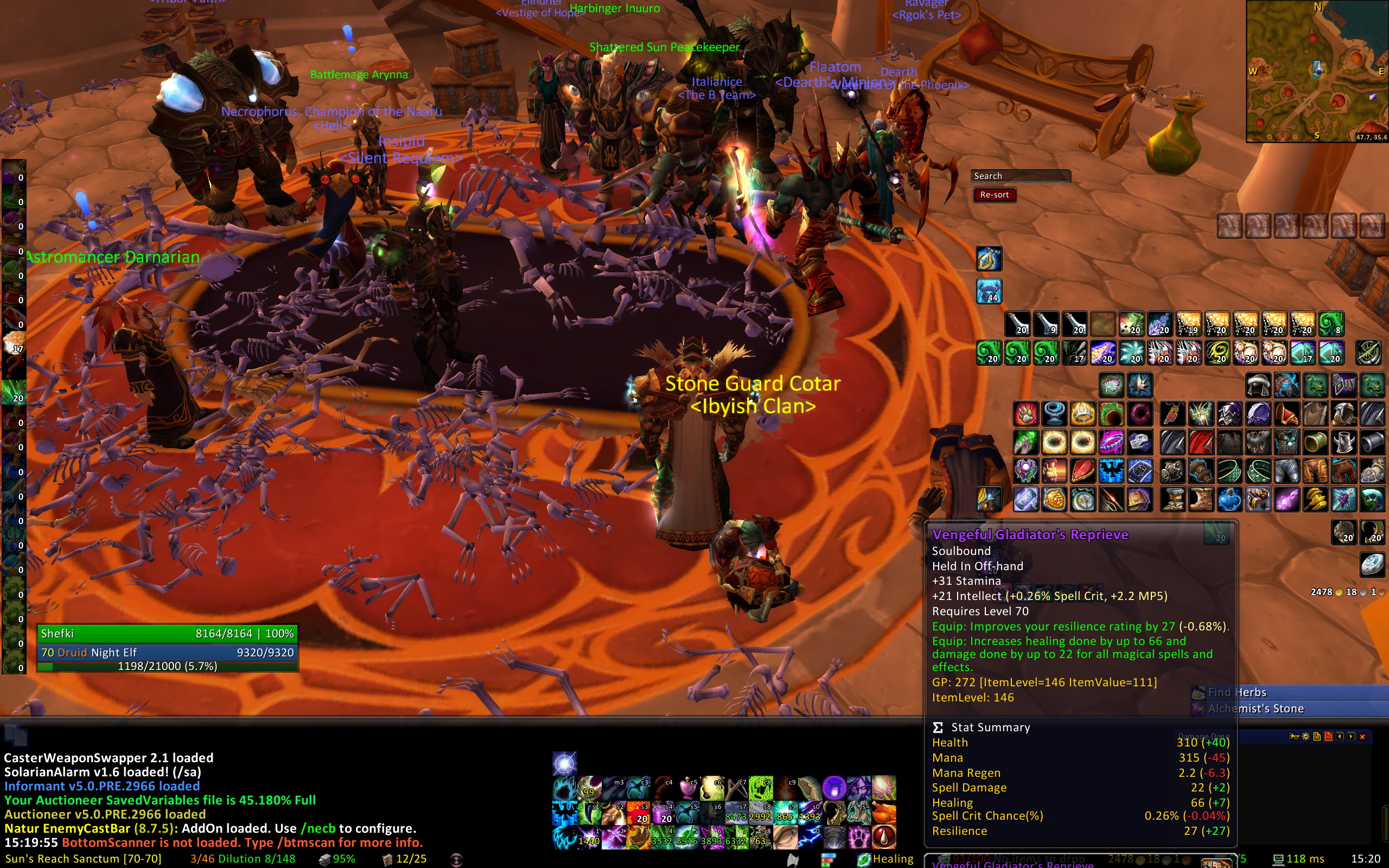
Task: Use the roast chicken food action button
Action: [884, 813]
